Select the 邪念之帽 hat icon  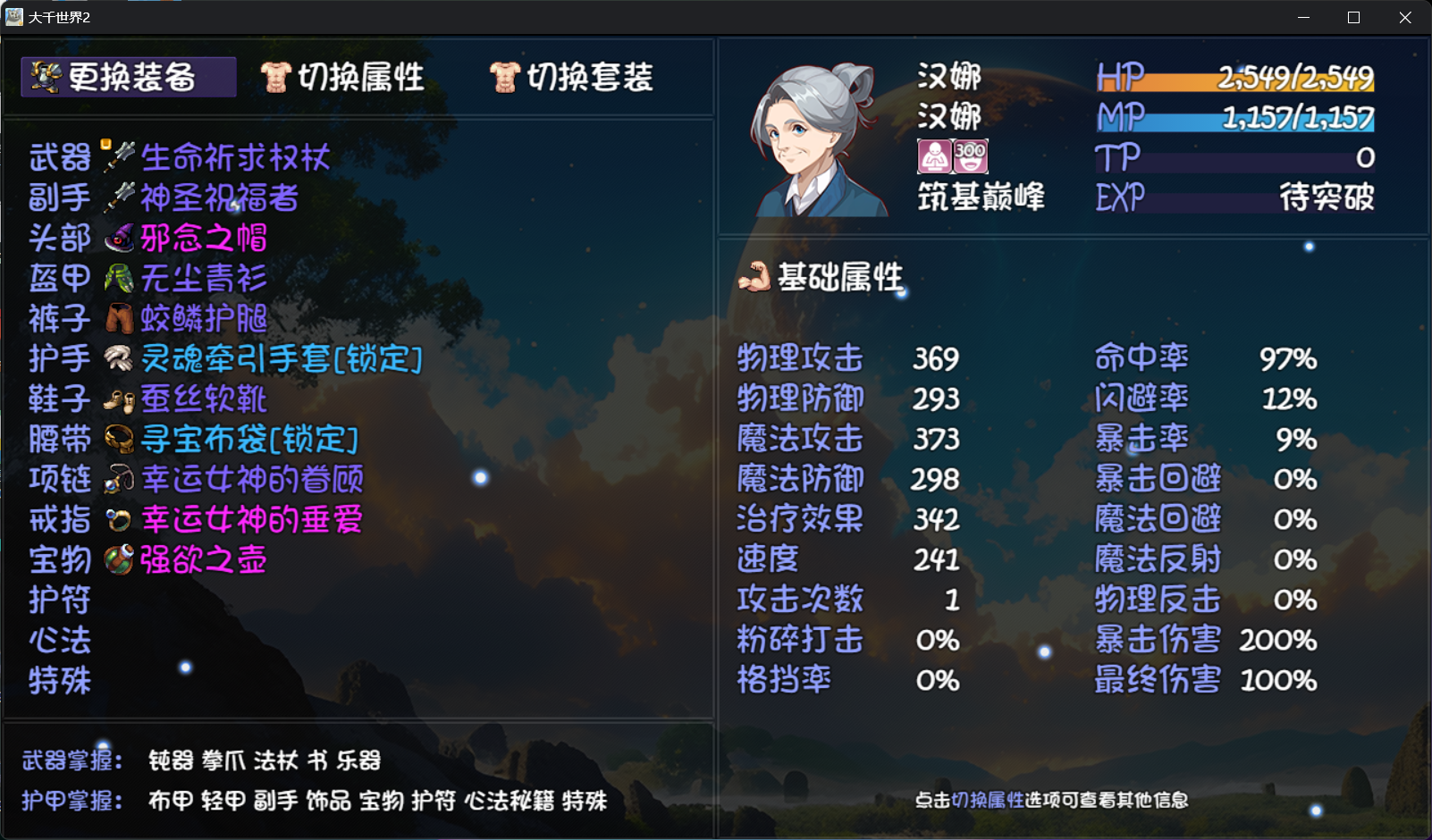(x=120, y=237)
